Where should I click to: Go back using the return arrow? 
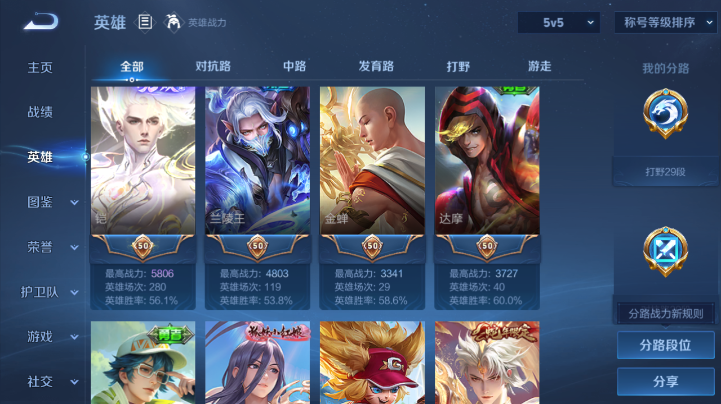[41, 21]
